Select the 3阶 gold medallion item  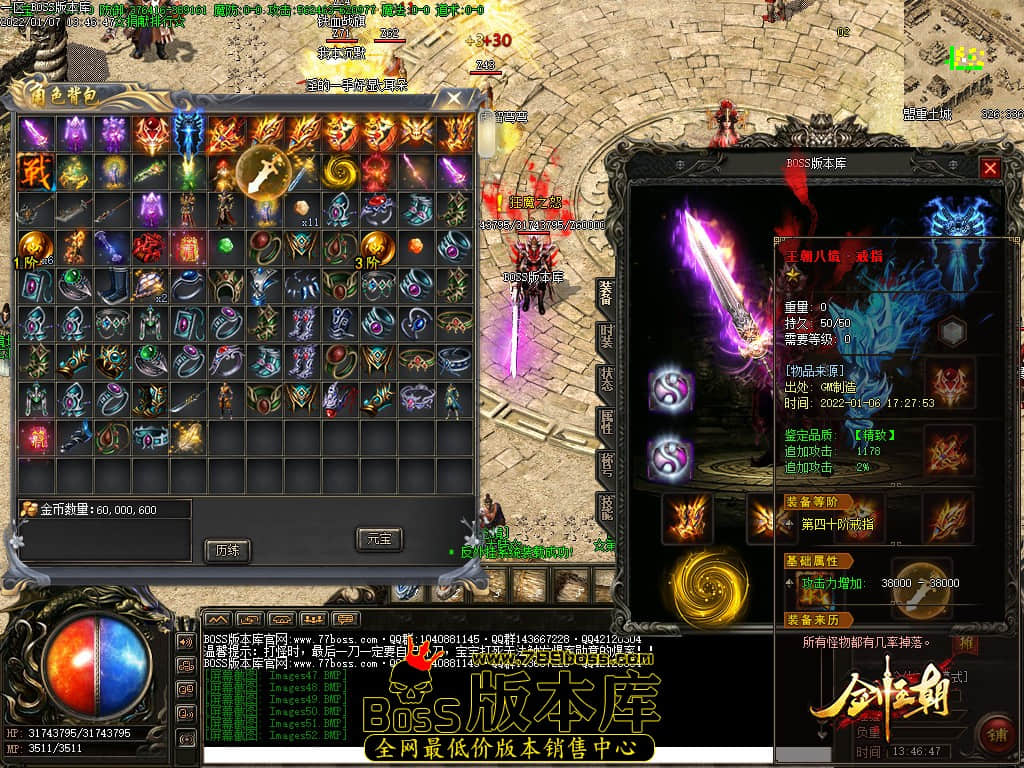tap(377, 247)
